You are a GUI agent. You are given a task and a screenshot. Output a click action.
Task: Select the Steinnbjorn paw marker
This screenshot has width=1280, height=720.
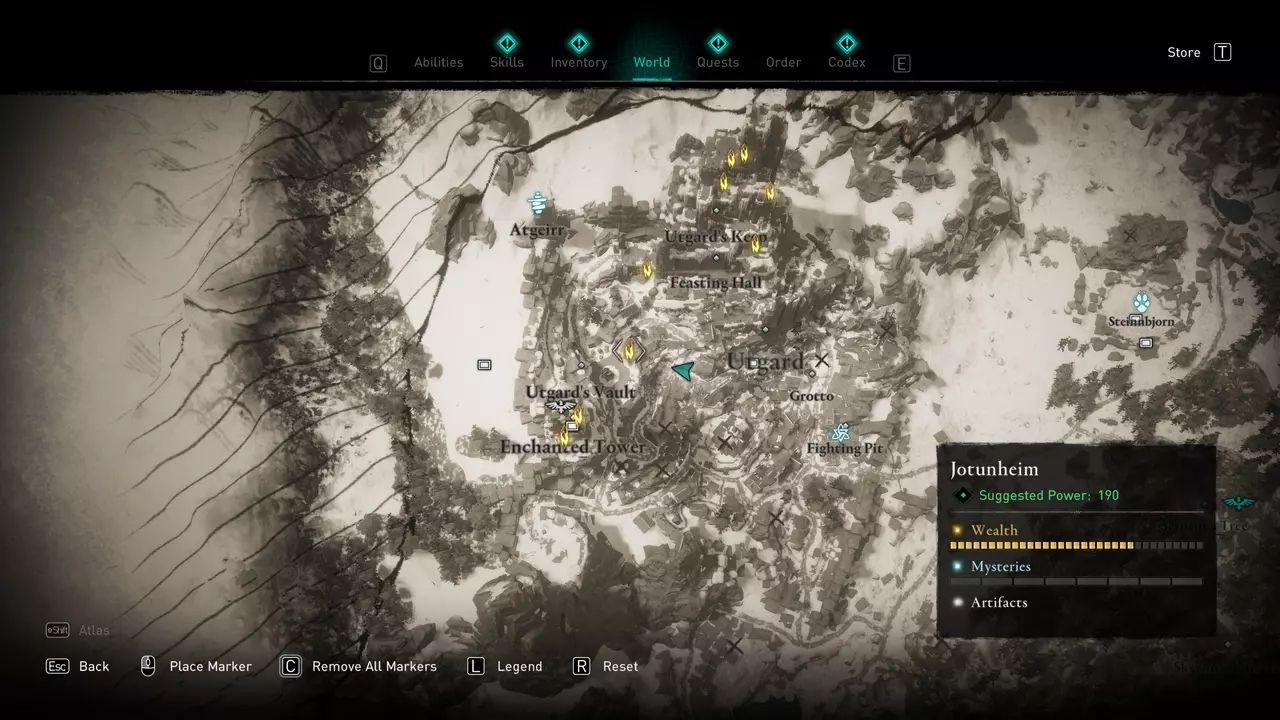[1142, 302]
